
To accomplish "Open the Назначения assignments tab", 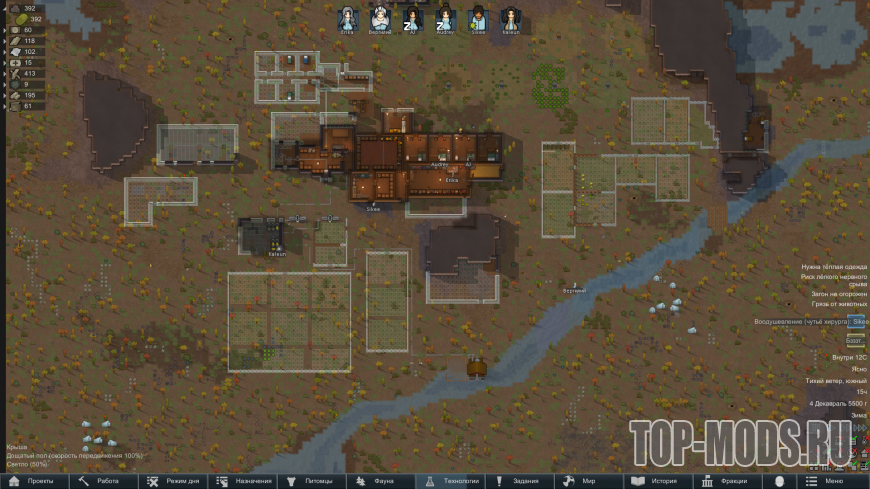I will [244, 481].
